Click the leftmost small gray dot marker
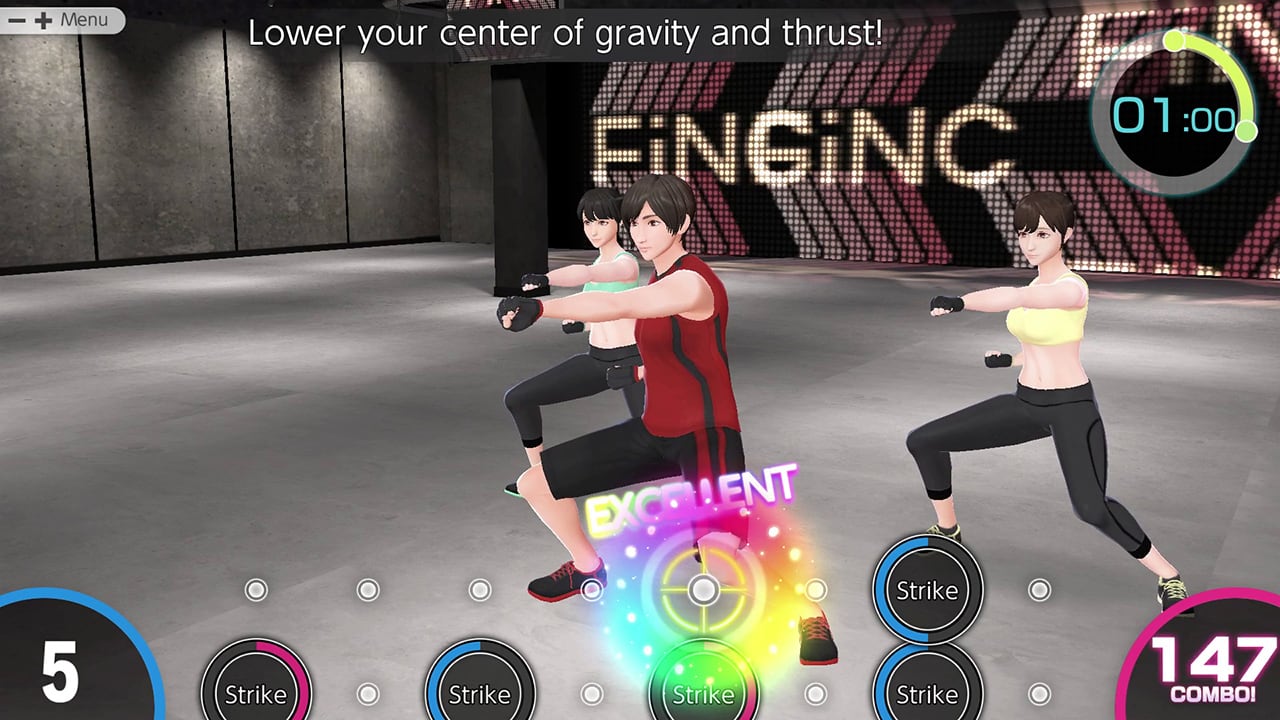 (x=256, y=591)
